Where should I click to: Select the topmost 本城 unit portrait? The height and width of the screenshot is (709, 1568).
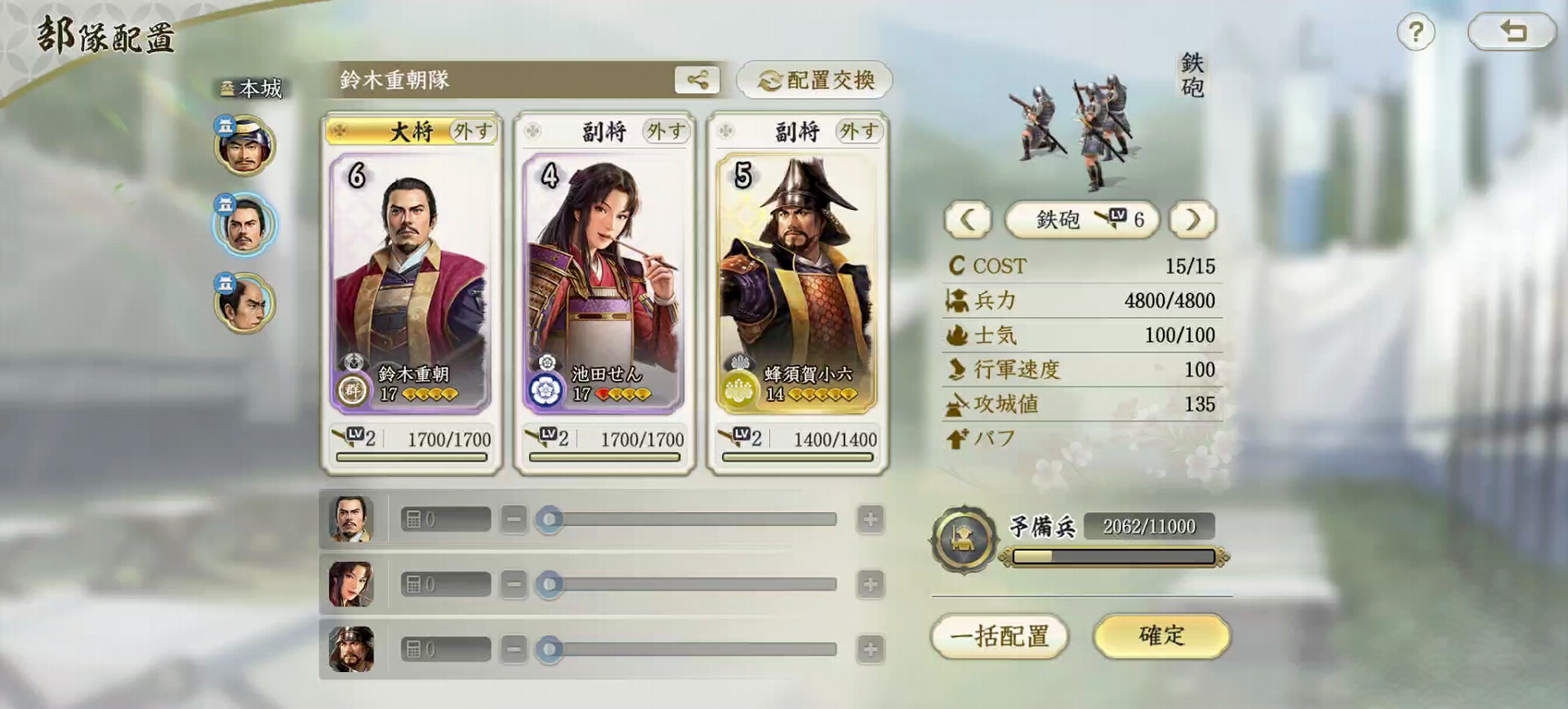point(244,147)
